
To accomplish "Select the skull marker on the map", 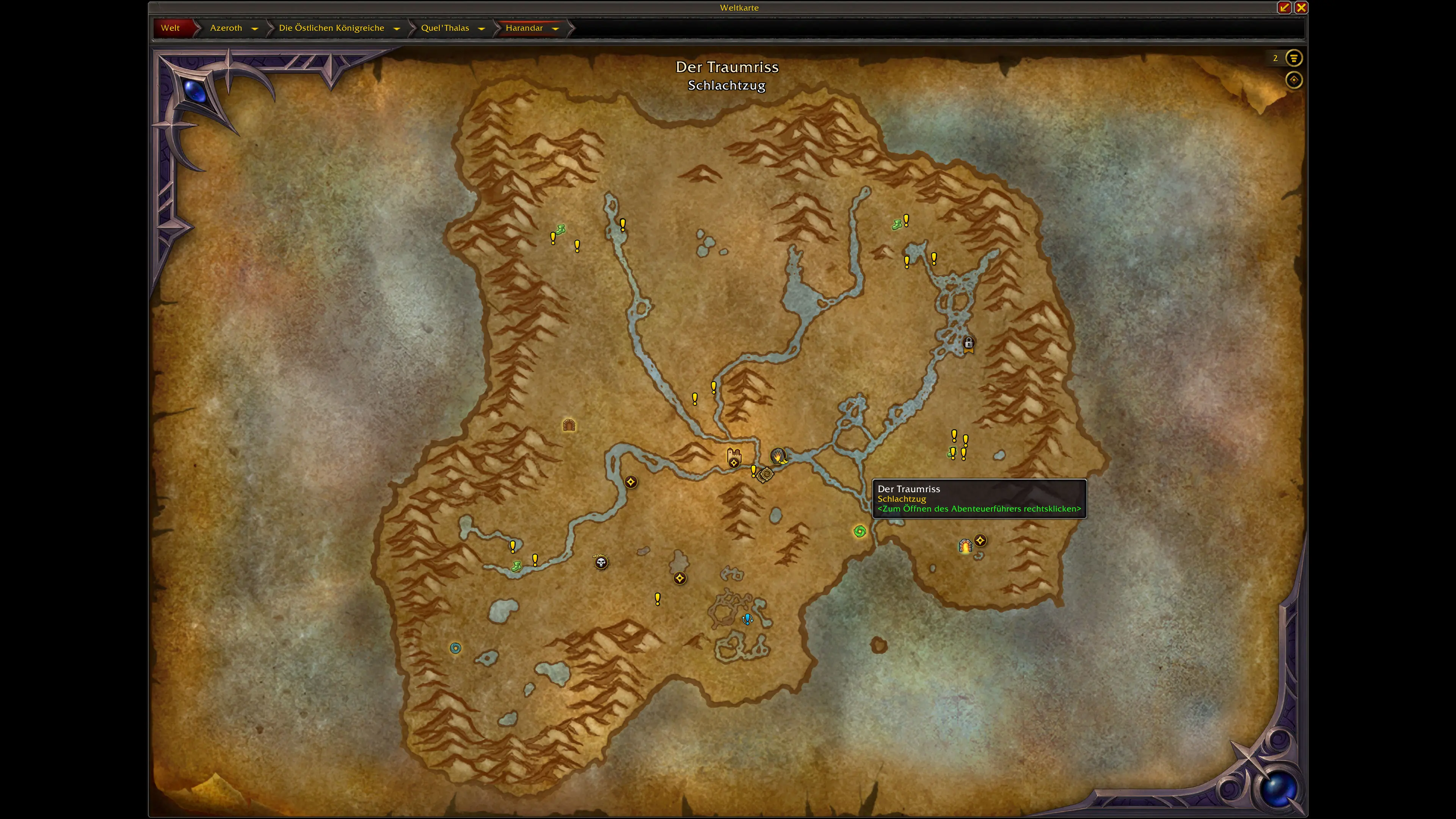I will coord(601,562).
